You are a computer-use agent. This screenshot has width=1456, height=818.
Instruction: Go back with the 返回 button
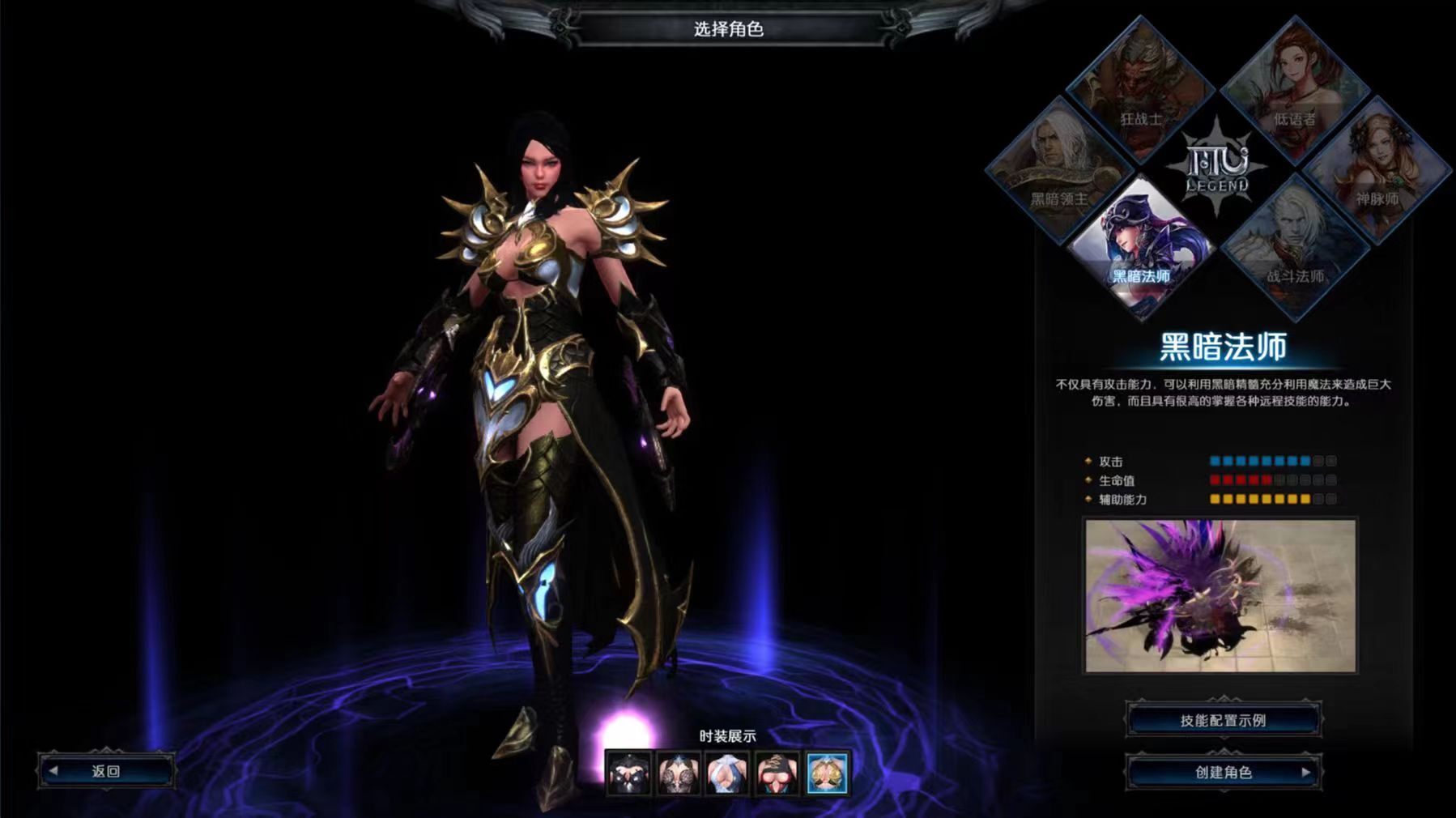click(x=106, y=771)
